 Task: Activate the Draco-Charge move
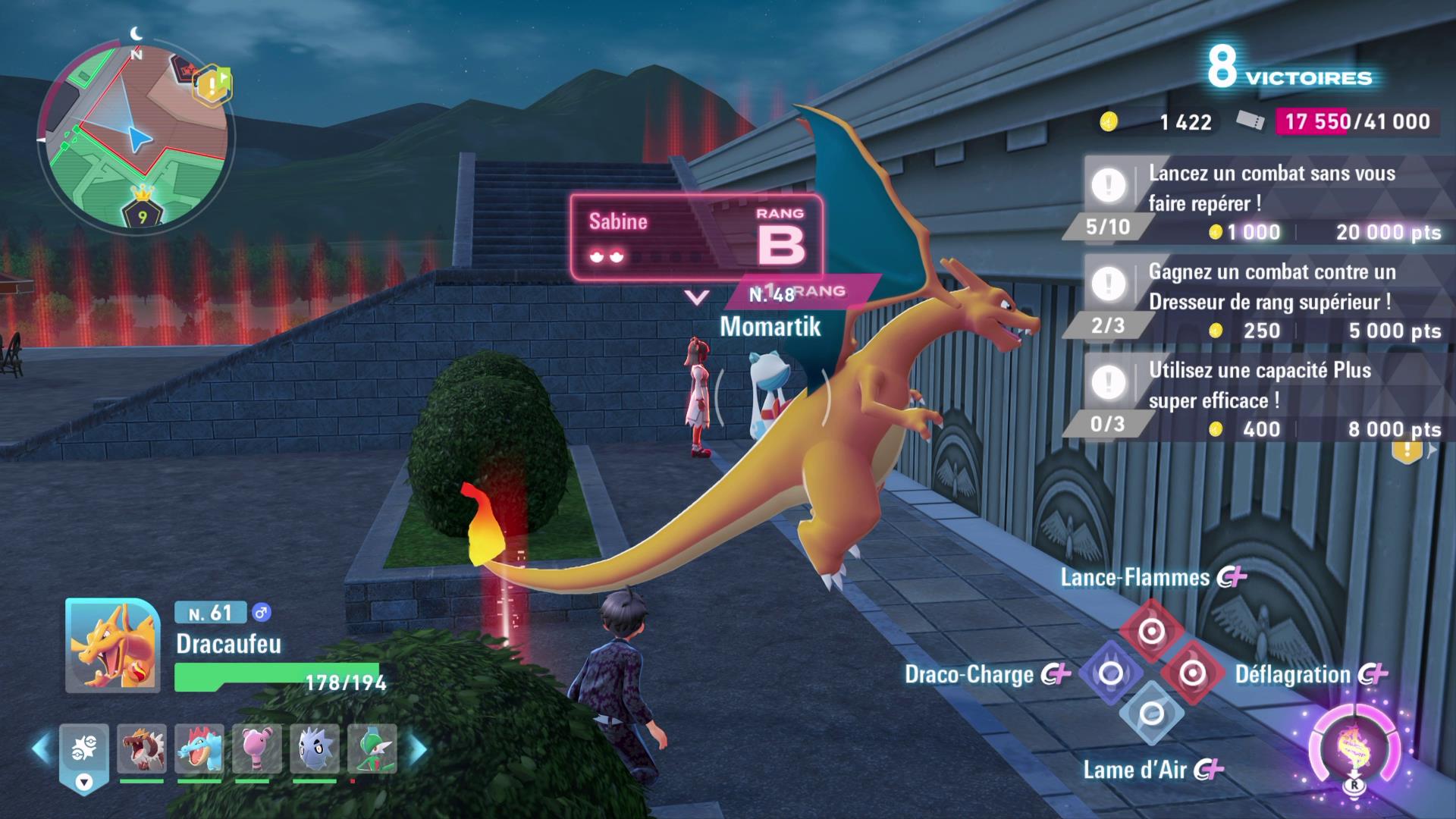1111,673
